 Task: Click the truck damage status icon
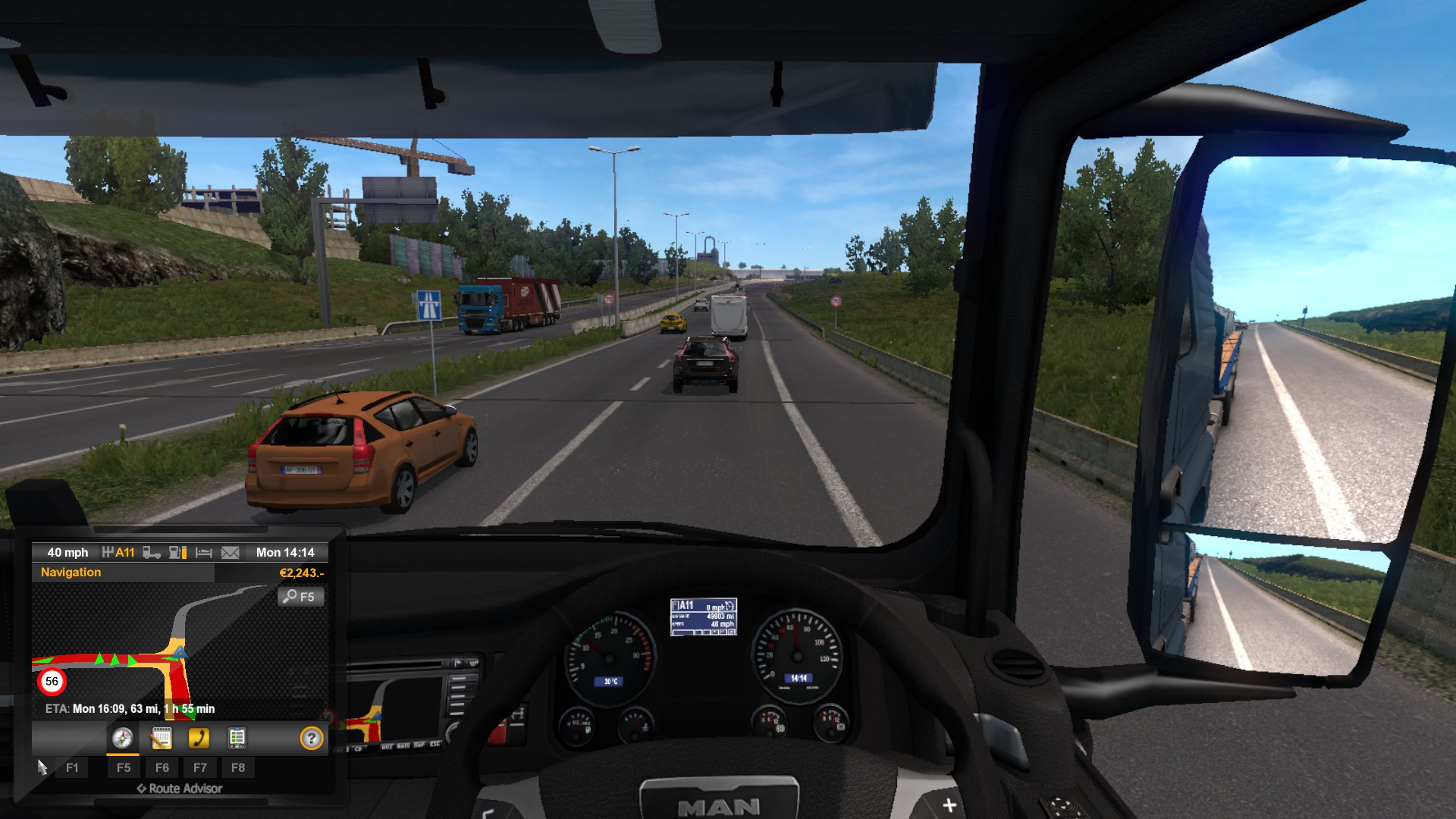152,553
